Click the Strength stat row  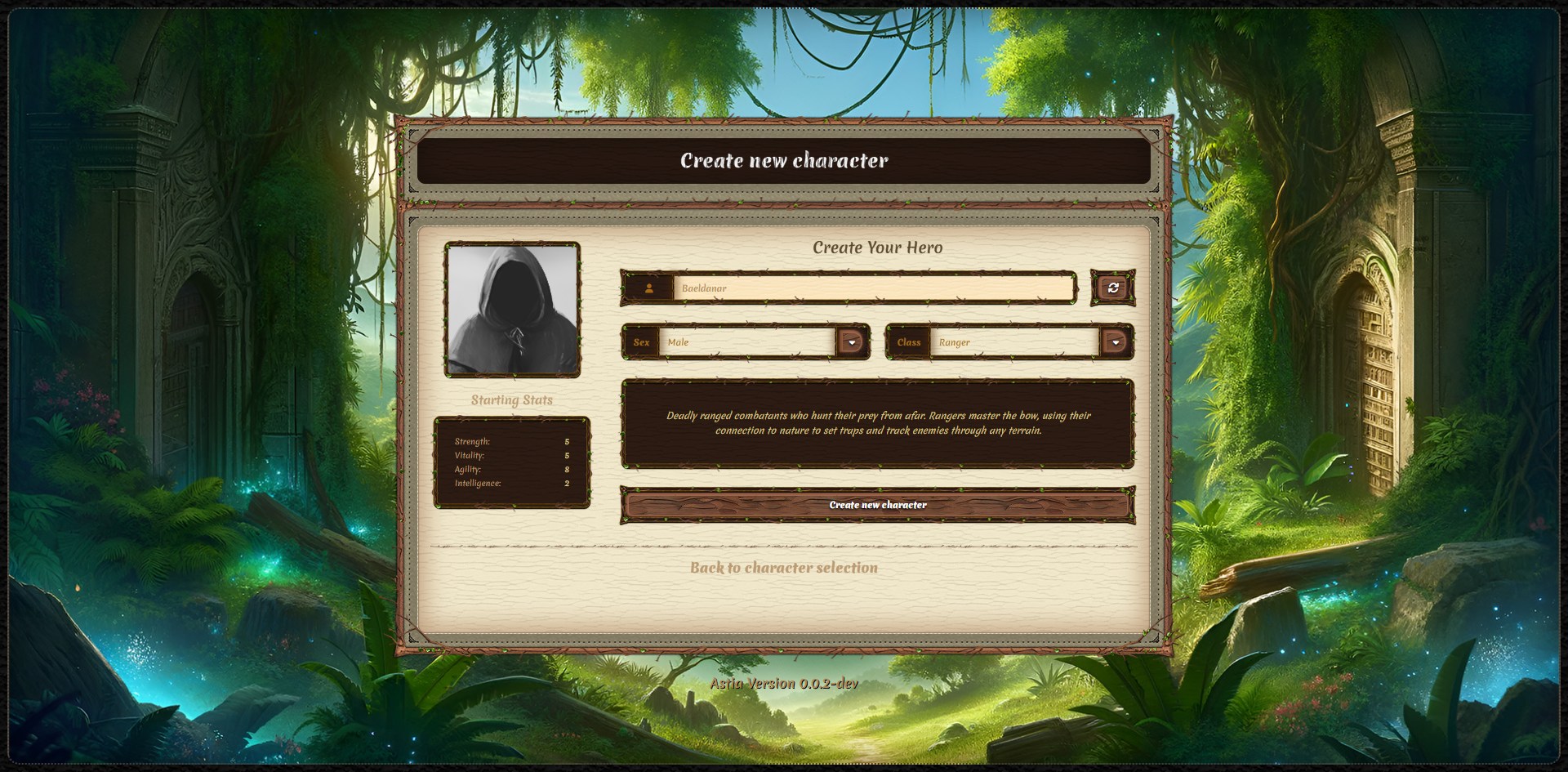(510, 440)
